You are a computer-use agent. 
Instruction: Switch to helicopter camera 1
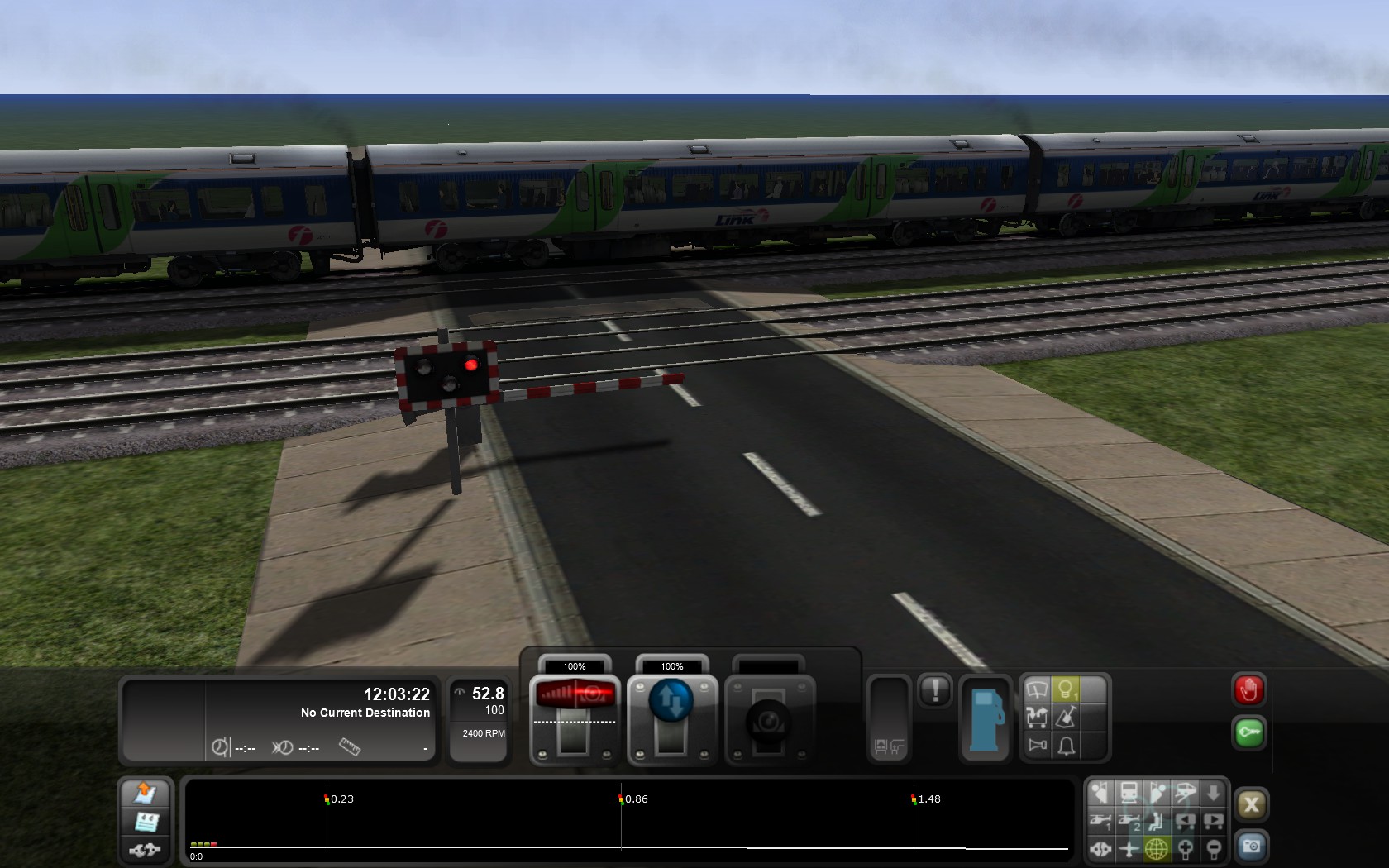(x=1100, y=821)
